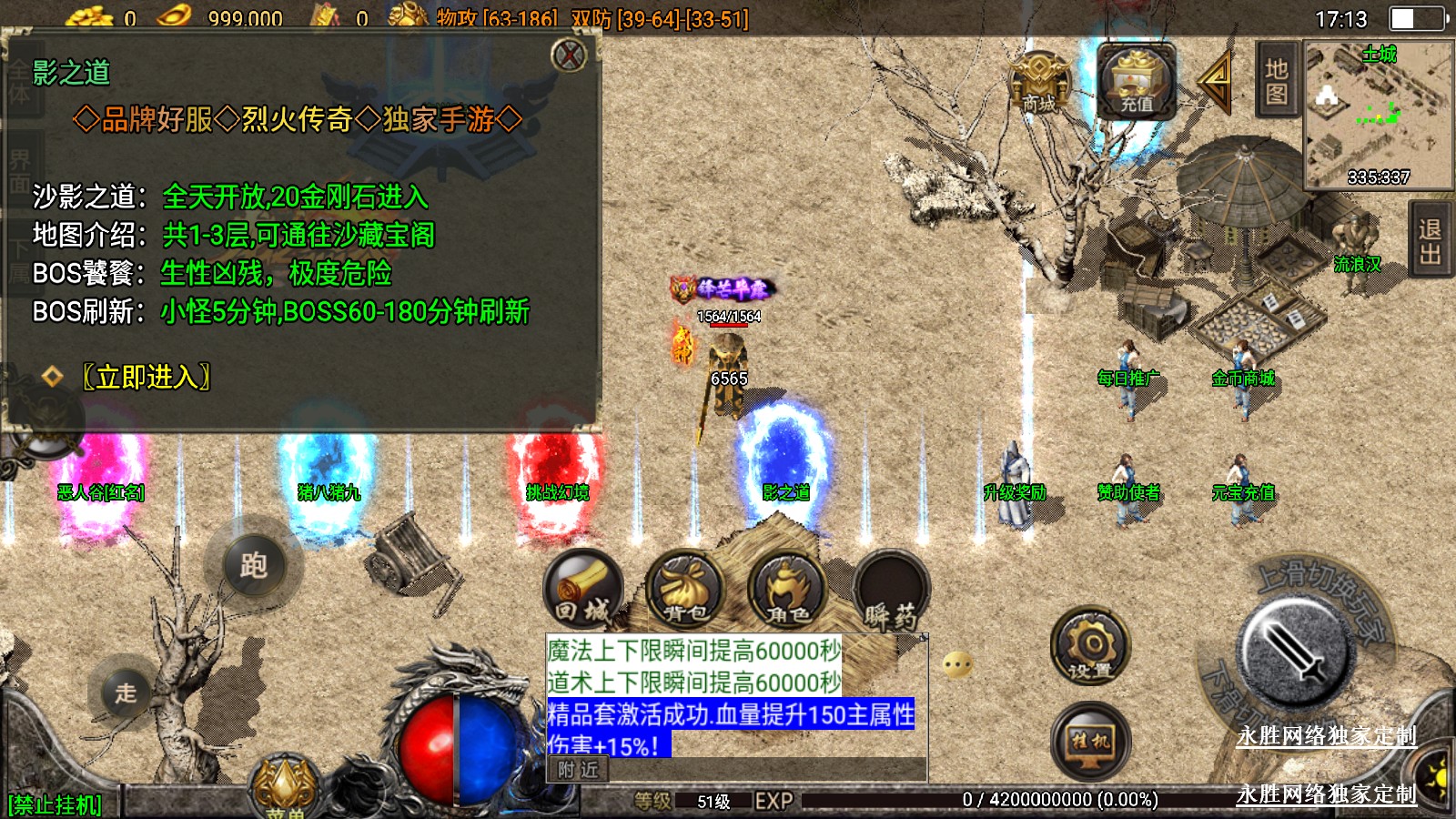
Task: Tap the 退出 exit button
Action: (1430, 242)
